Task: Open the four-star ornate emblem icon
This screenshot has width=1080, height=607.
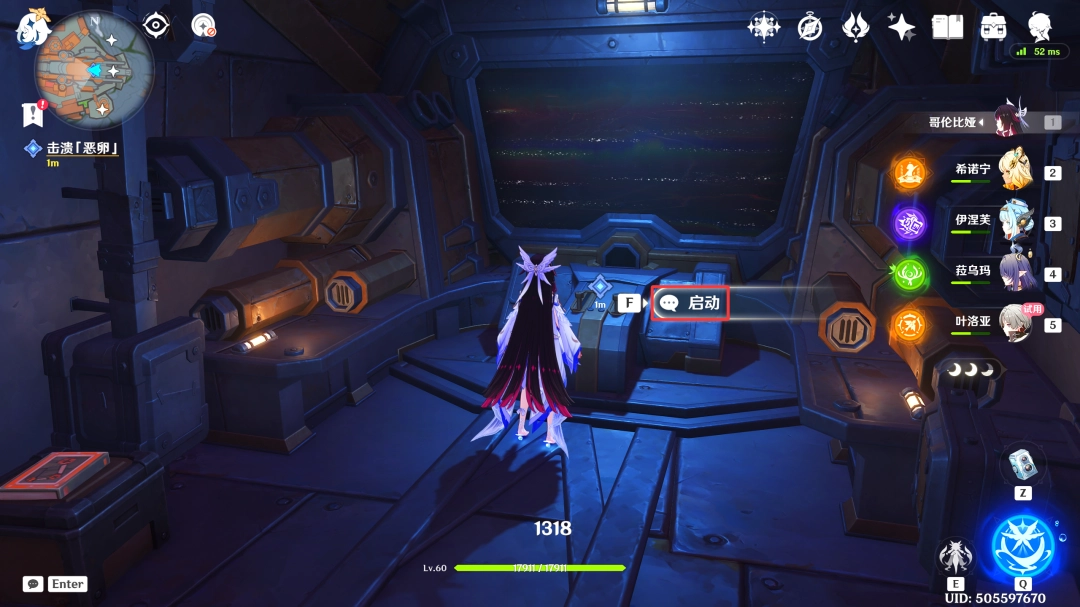Action: coord(764,27)
